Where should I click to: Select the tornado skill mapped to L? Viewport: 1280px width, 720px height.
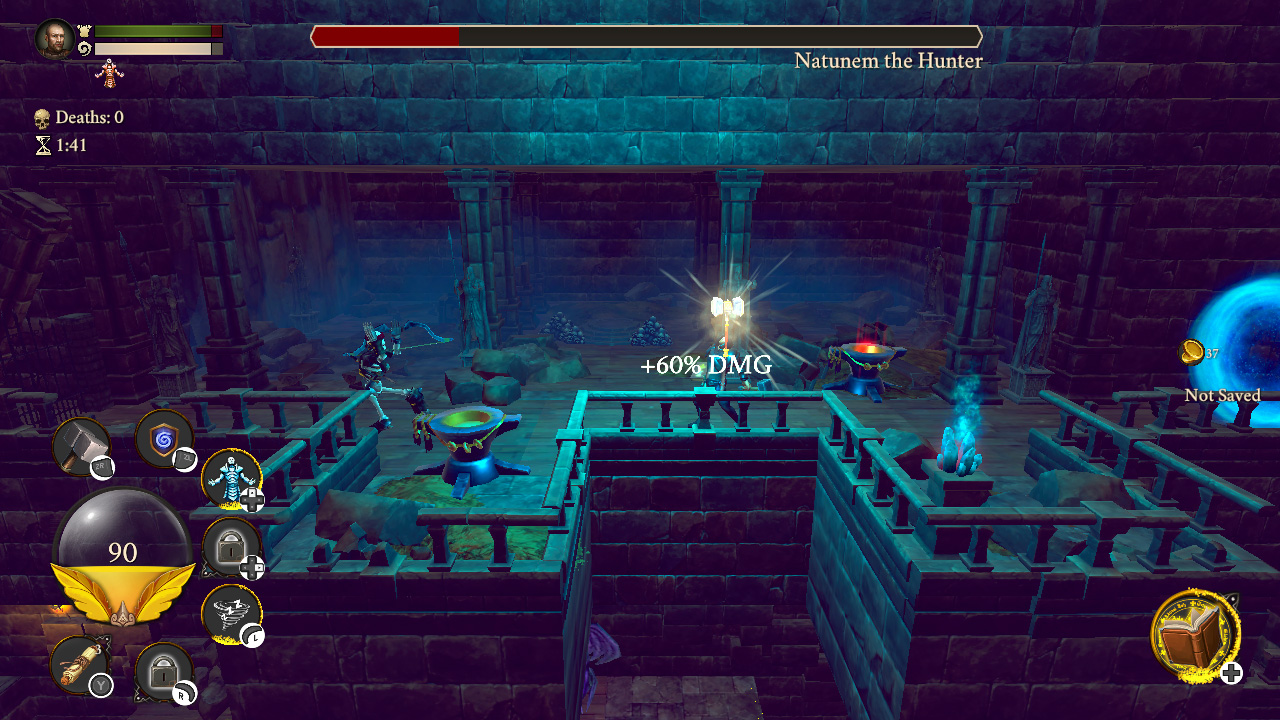coord(231,609)
